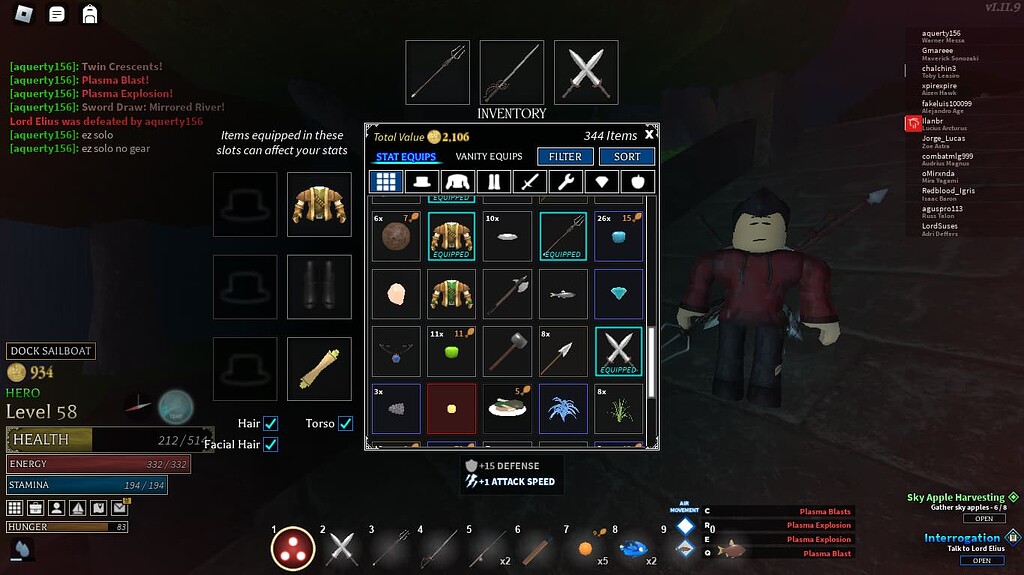Toggle the Facial Hair checkbox
1024x575 pixels.
click(x=271, y=444)
